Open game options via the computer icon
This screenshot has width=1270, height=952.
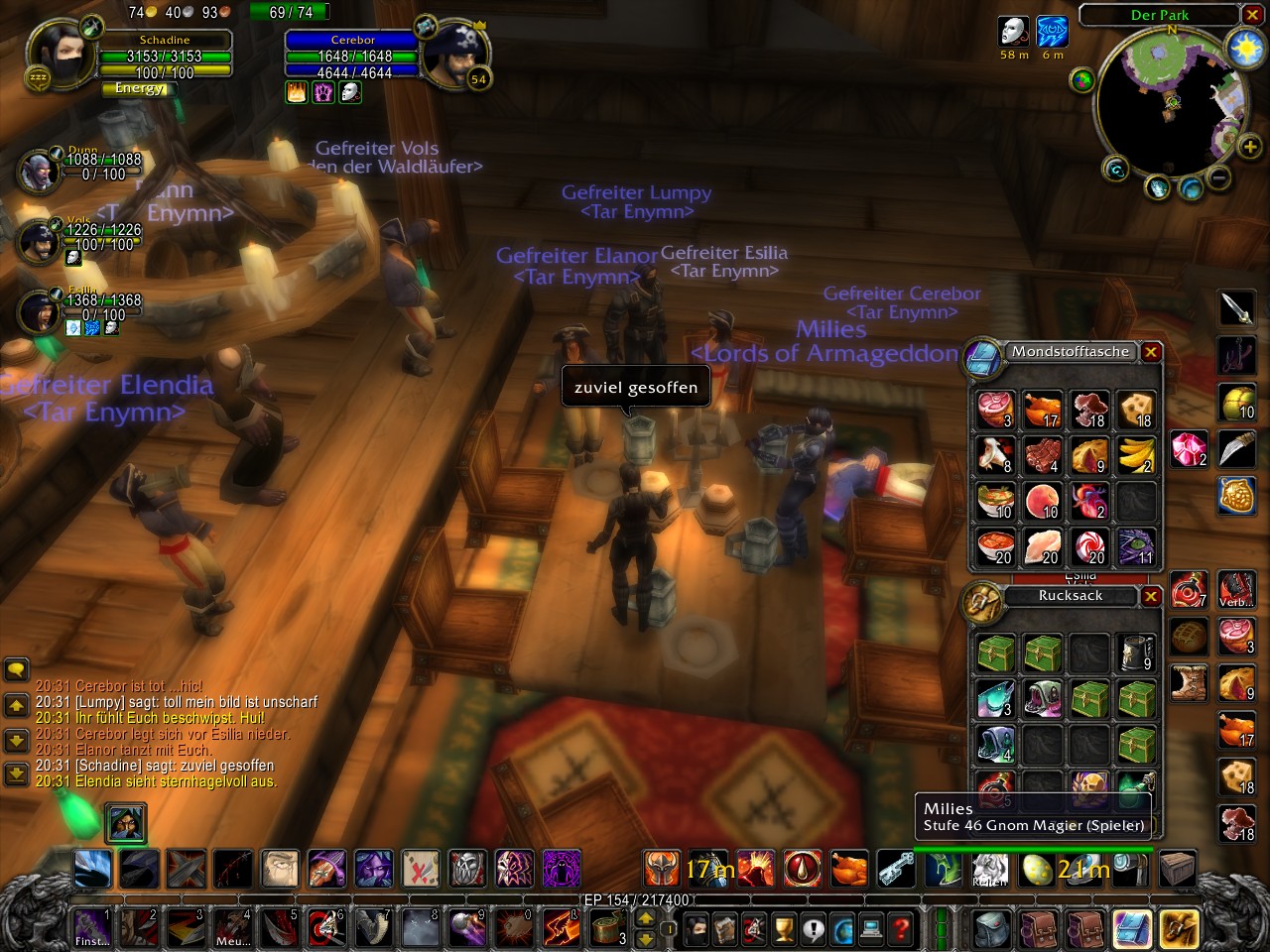(x=871, y=929)
